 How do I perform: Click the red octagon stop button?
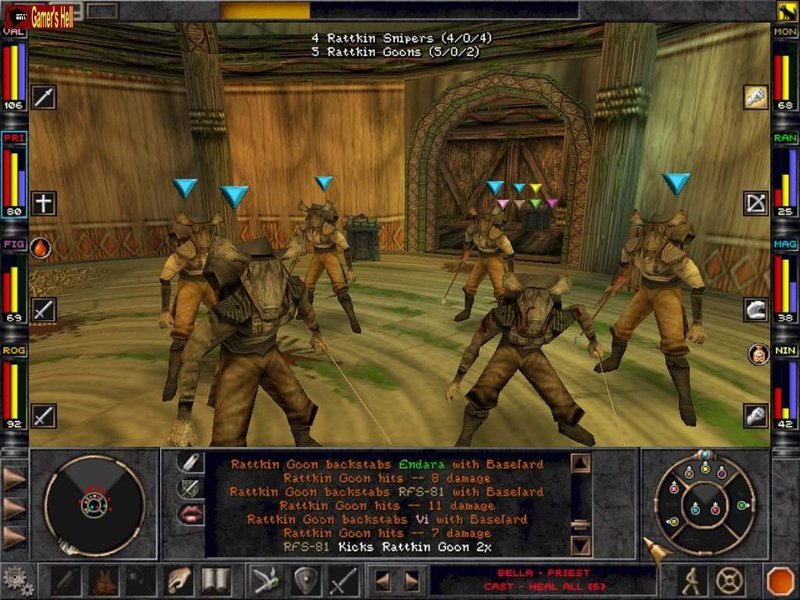pyautogui.click(x=779, y=580)
